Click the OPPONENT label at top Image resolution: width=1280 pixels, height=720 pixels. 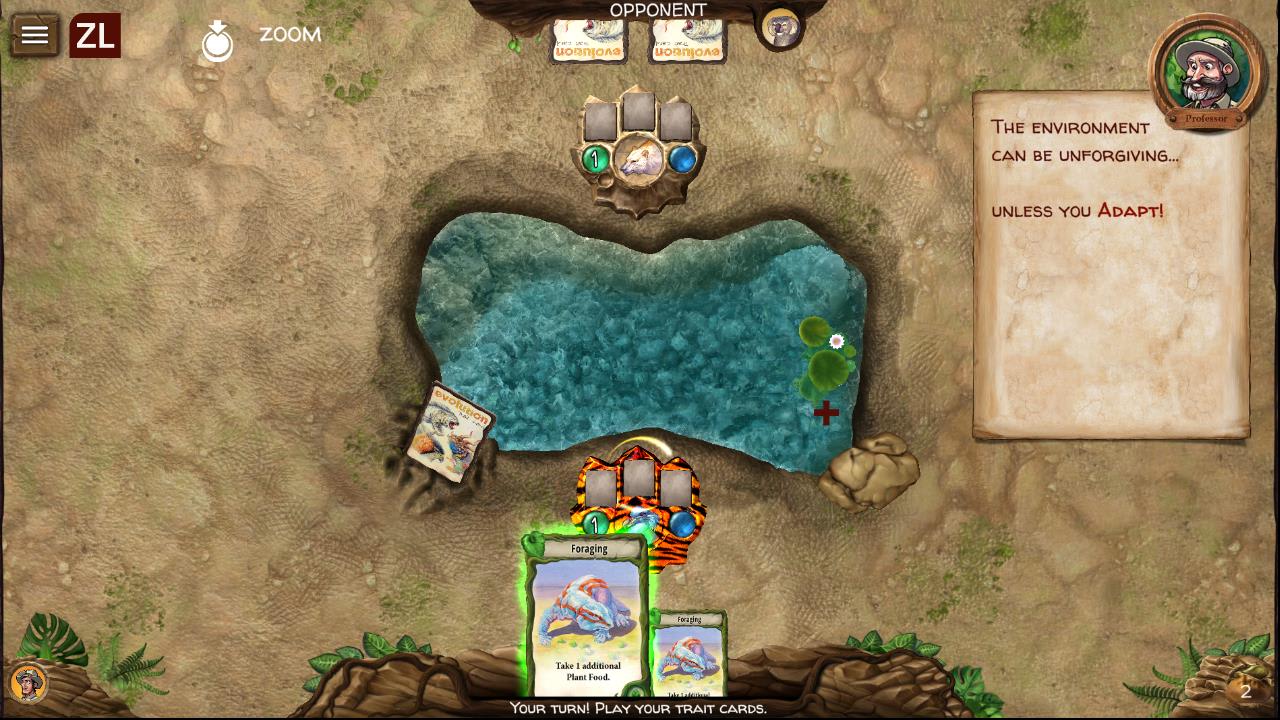coord(656,8)
